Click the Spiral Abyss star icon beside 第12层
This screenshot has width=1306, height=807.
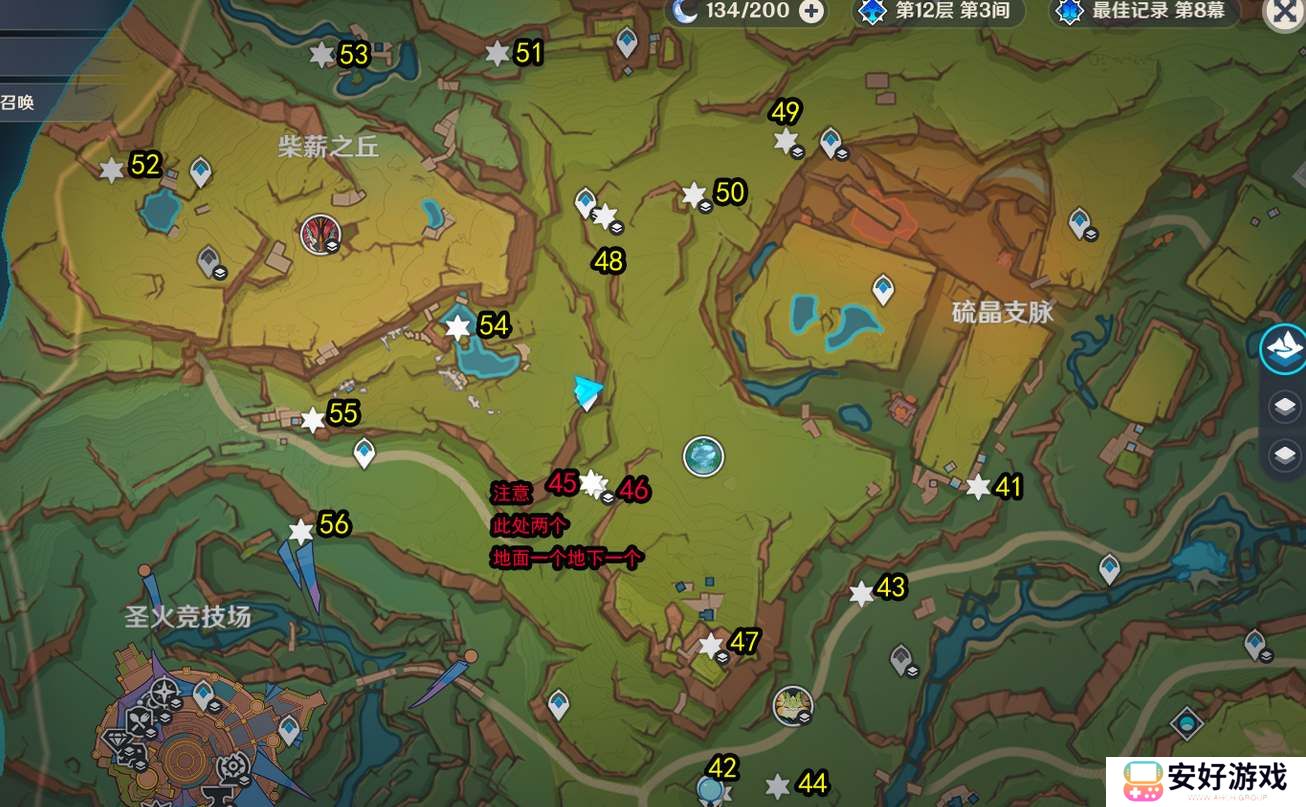coord(871,12)
